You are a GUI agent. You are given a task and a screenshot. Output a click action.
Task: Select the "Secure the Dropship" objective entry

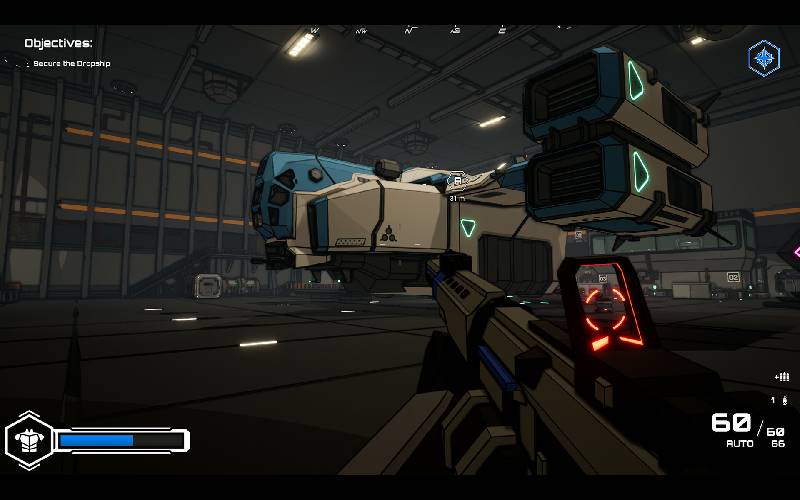[71, 64]
